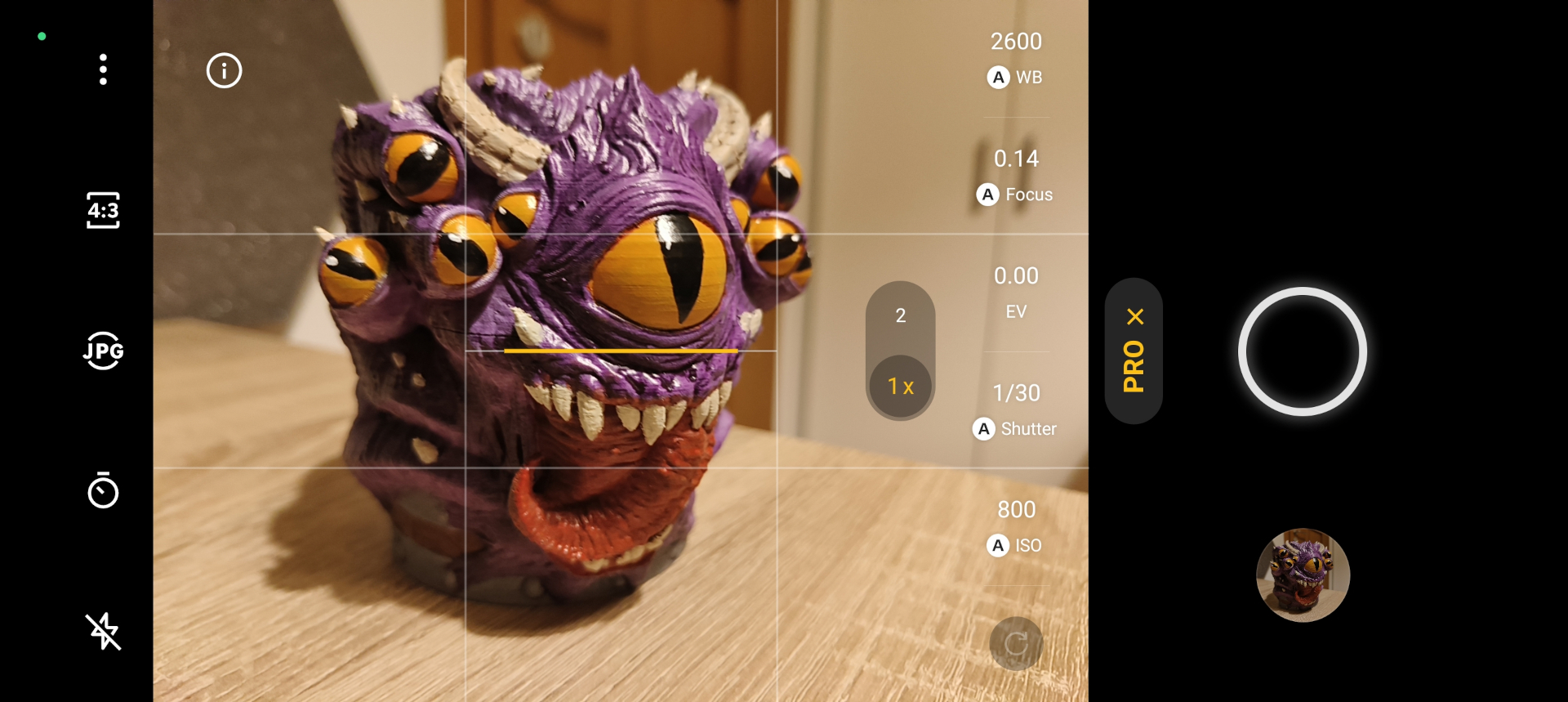
Task: Open the Focus control
Action: 1016,176
